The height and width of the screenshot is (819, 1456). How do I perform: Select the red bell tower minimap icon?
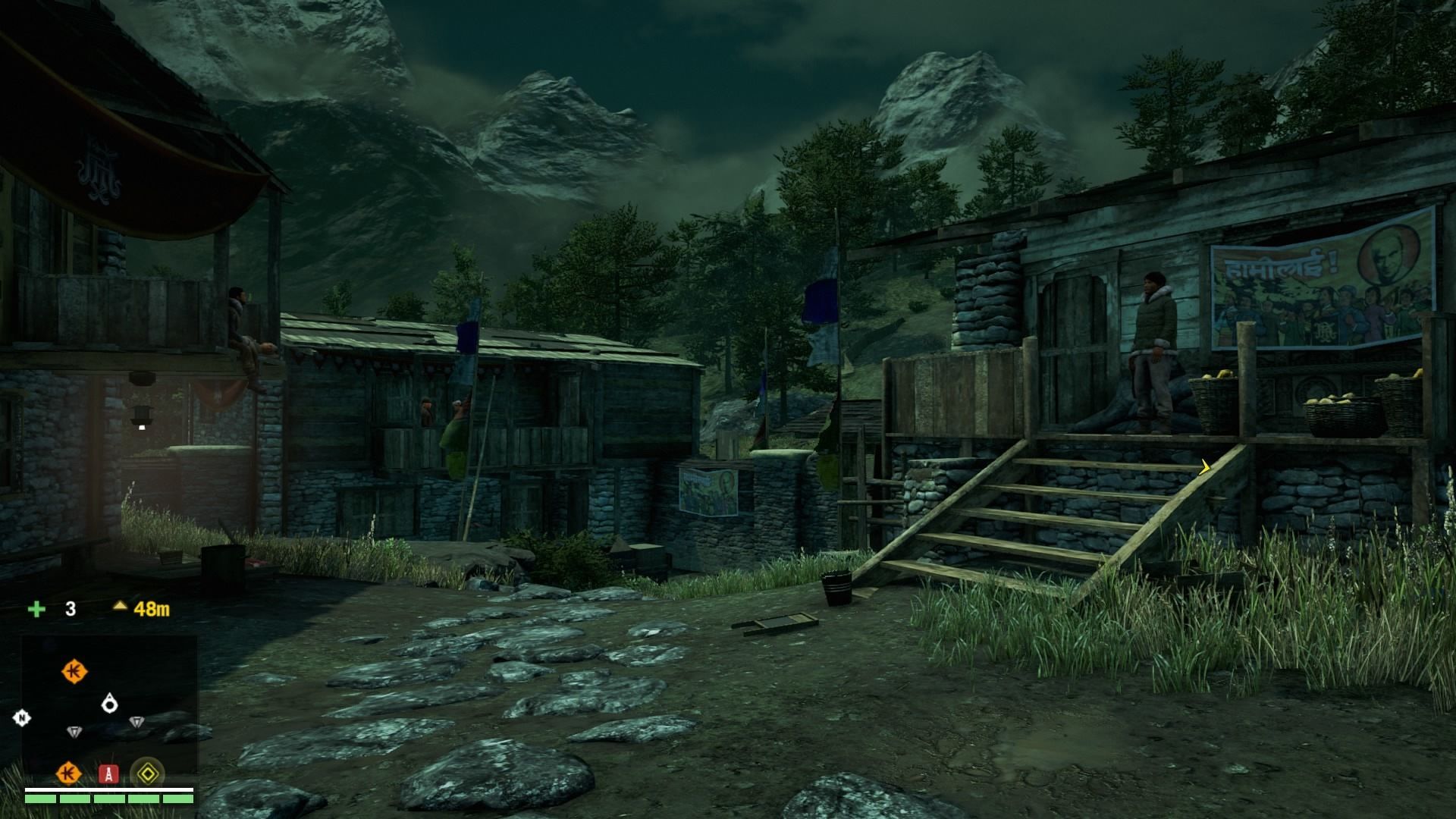point(109,773)
